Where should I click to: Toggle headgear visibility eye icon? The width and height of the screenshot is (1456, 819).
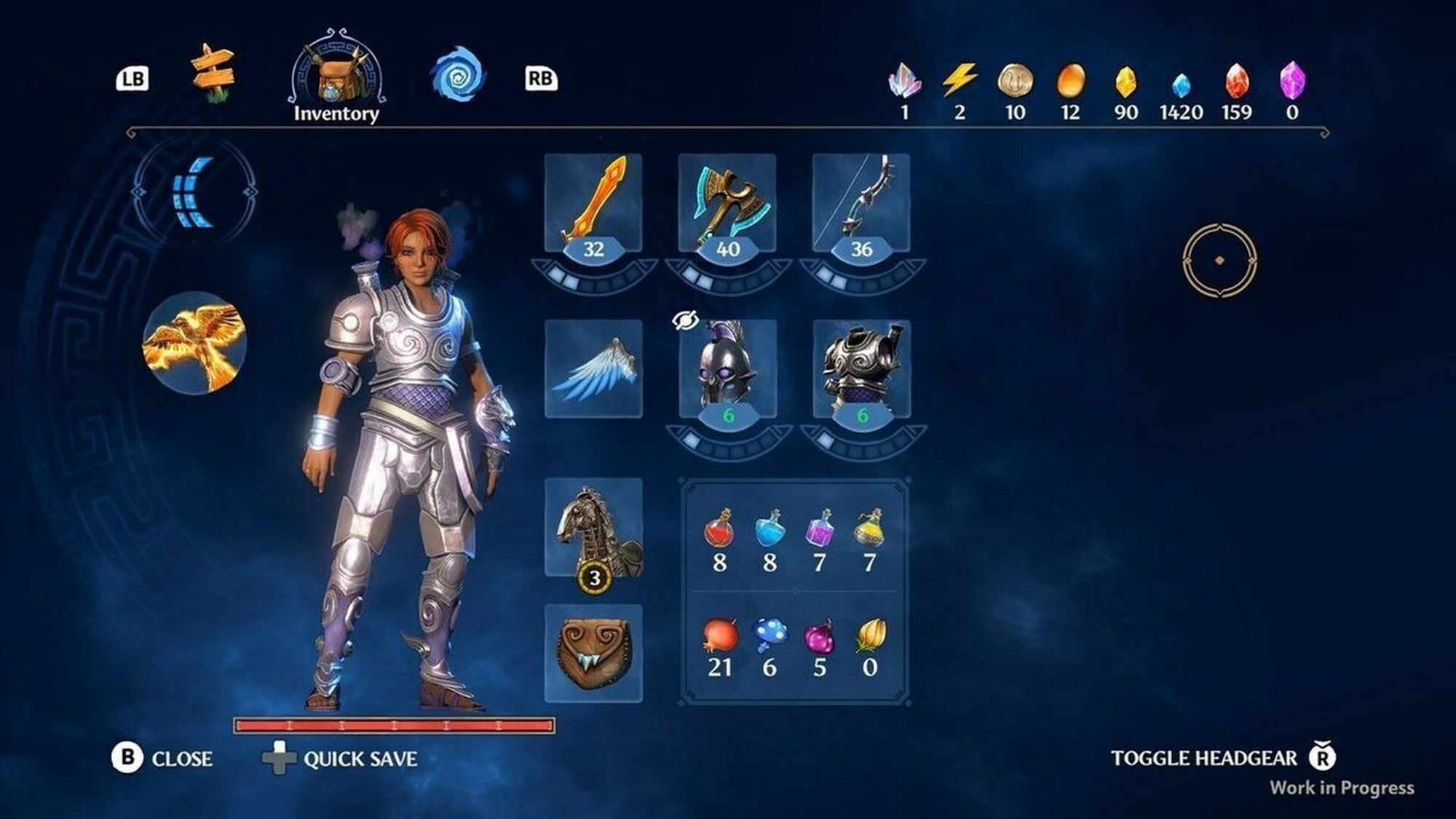coord(685,320)
